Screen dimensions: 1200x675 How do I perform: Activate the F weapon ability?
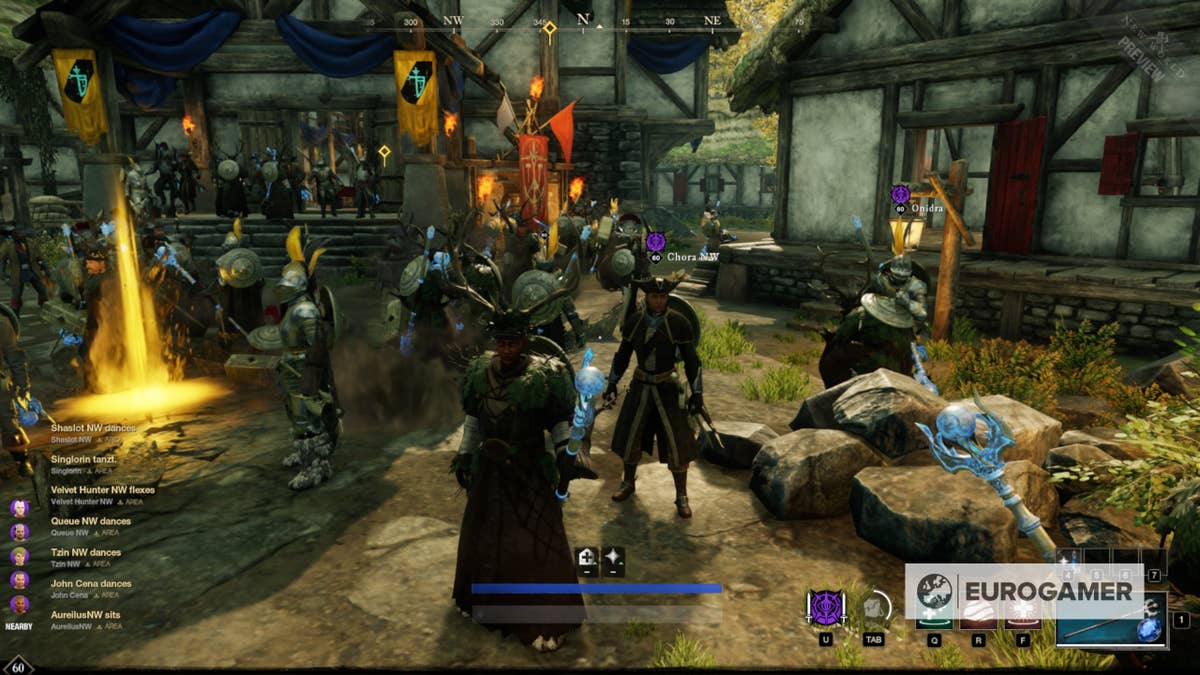(1023, 620)
